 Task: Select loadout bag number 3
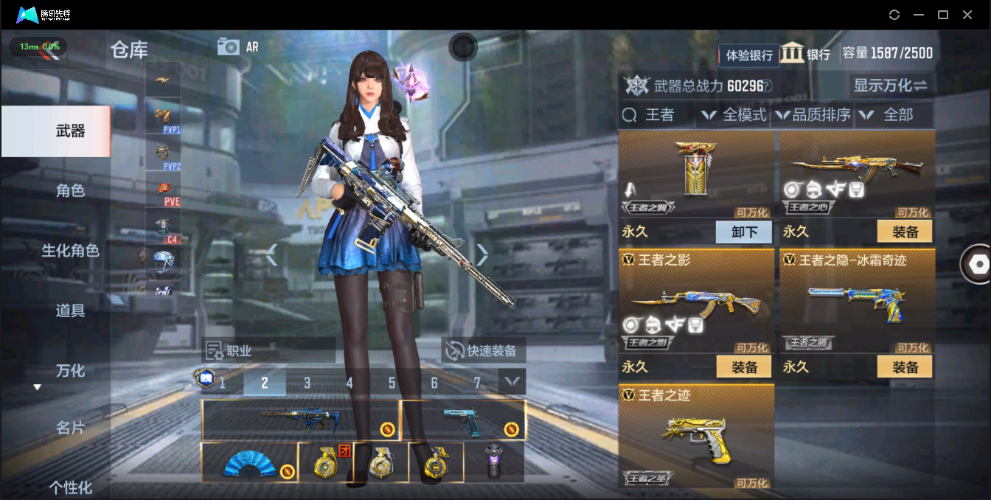307,382
